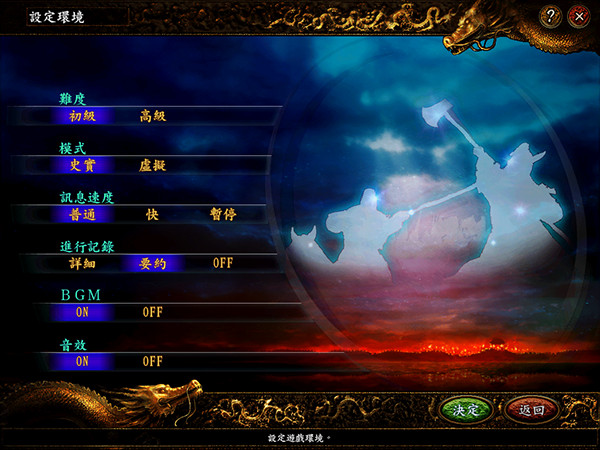Select 要約 progress record option

click(152, 263)
